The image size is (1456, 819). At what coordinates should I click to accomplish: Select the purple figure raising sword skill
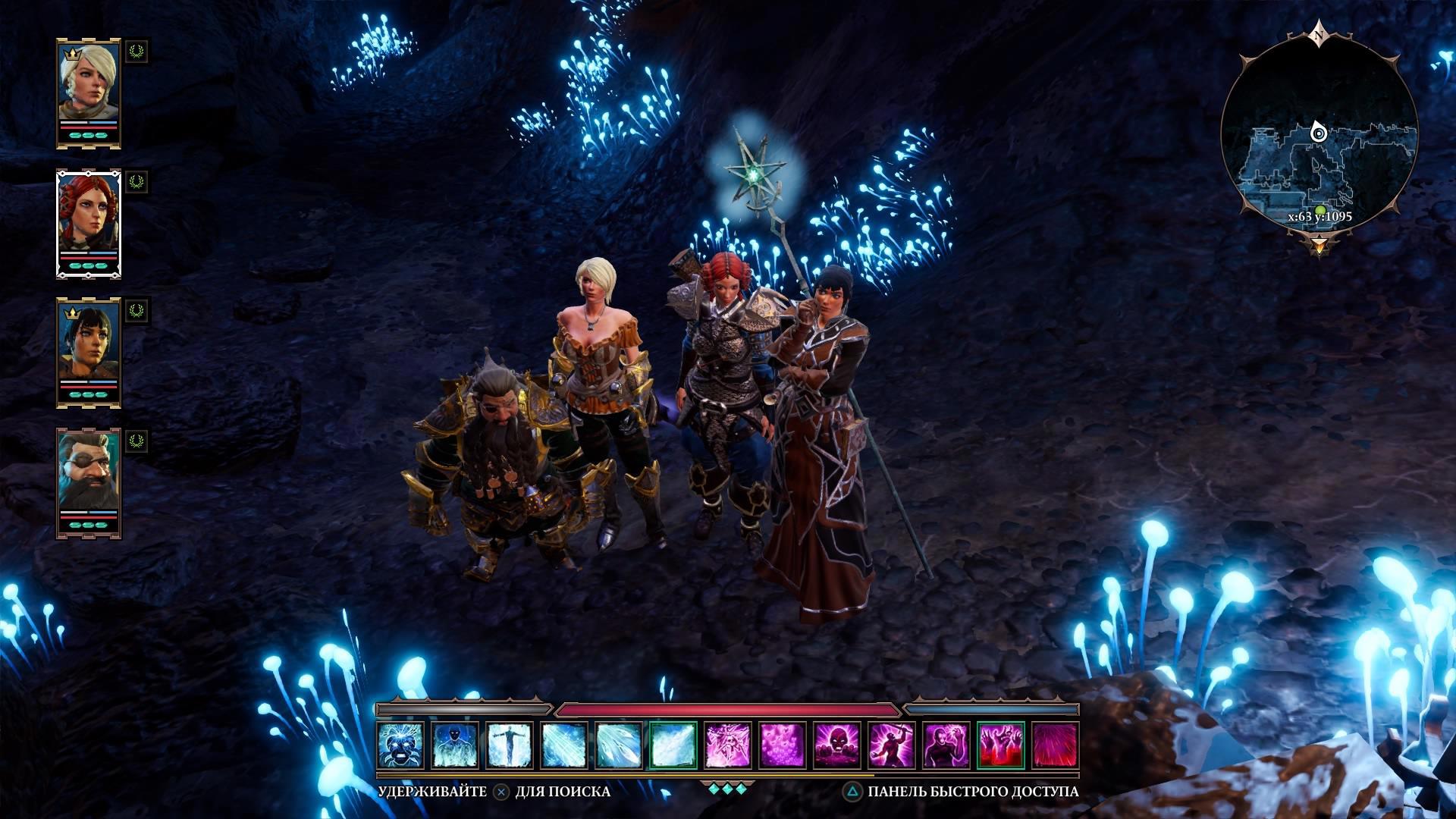pos(892,745)
